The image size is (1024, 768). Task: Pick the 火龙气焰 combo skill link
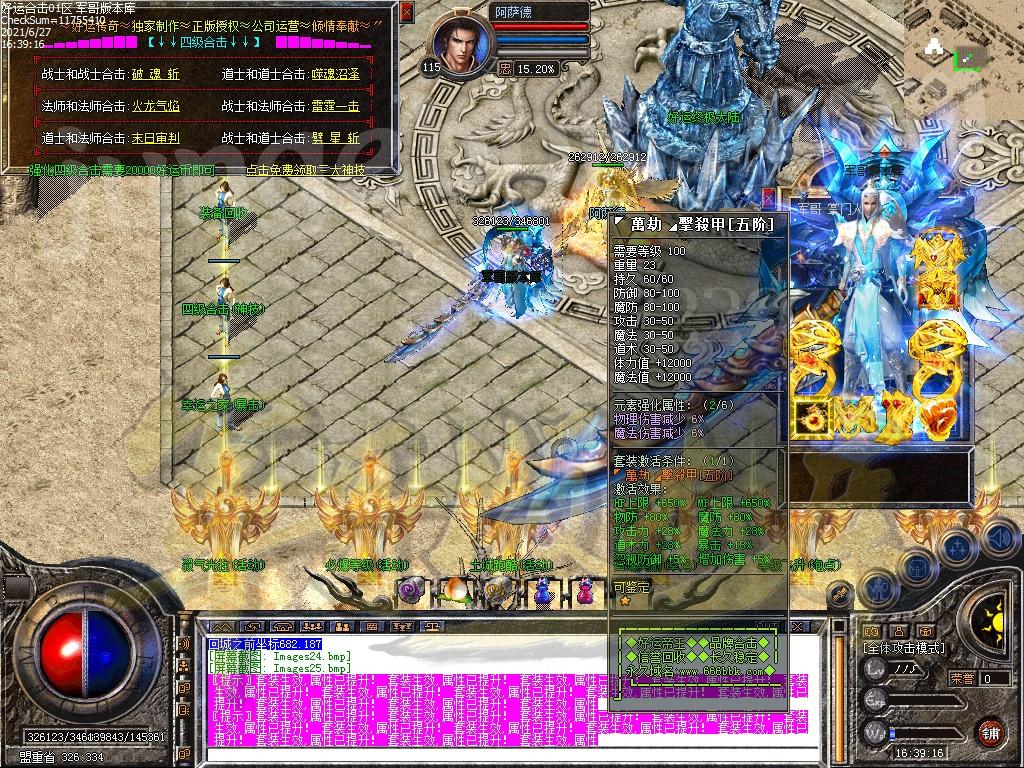(155, 106)
